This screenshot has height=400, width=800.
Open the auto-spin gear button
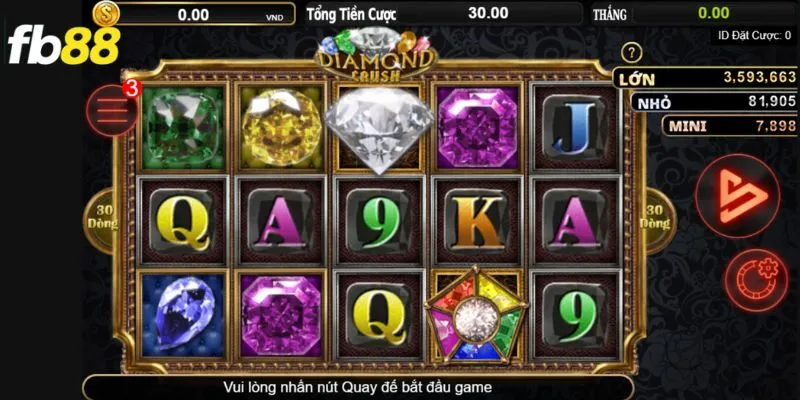(x=756, y=277)
